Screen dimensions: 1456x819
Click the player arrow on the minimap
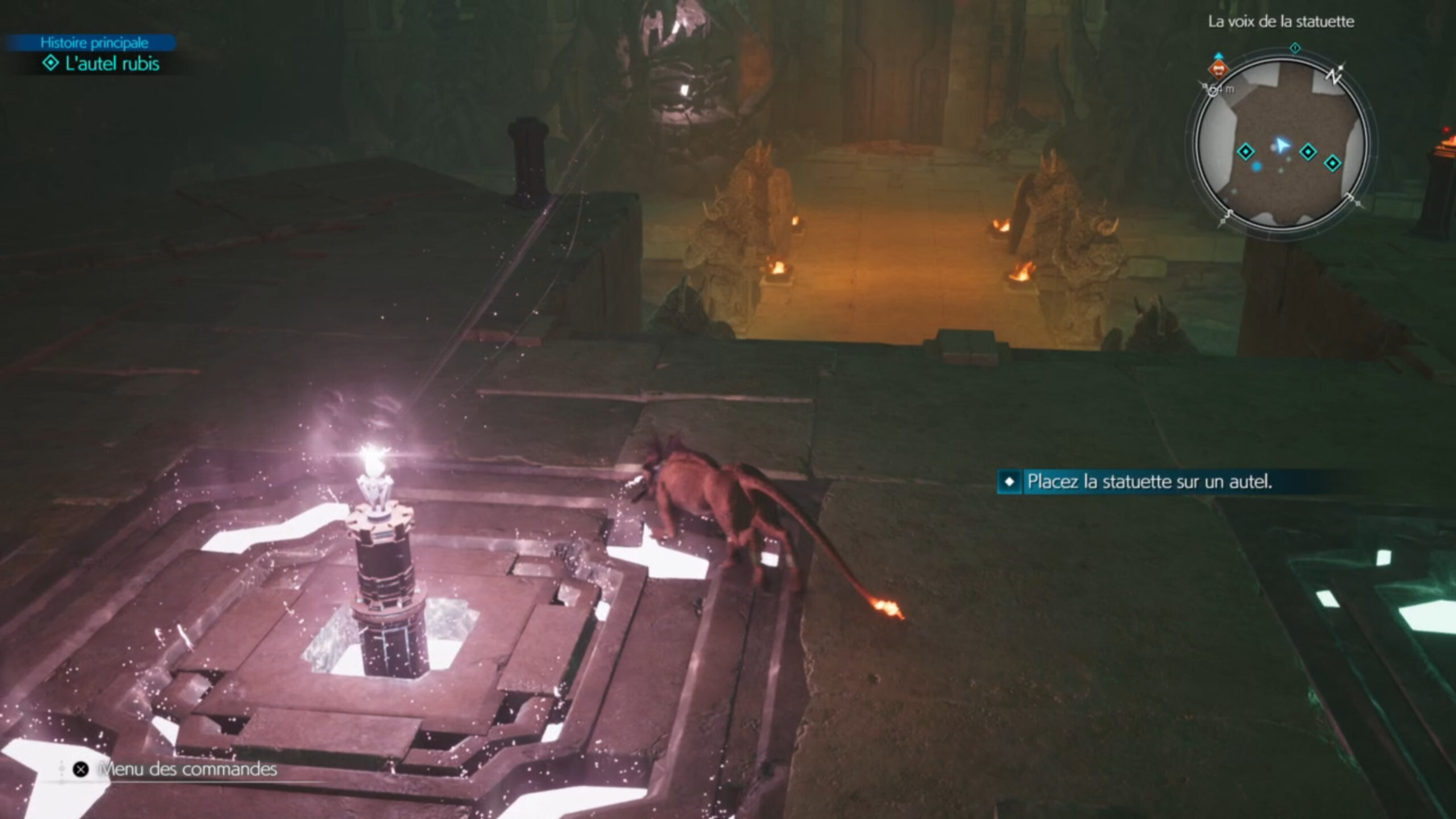pyautogui.click(x=1281, y=144)
